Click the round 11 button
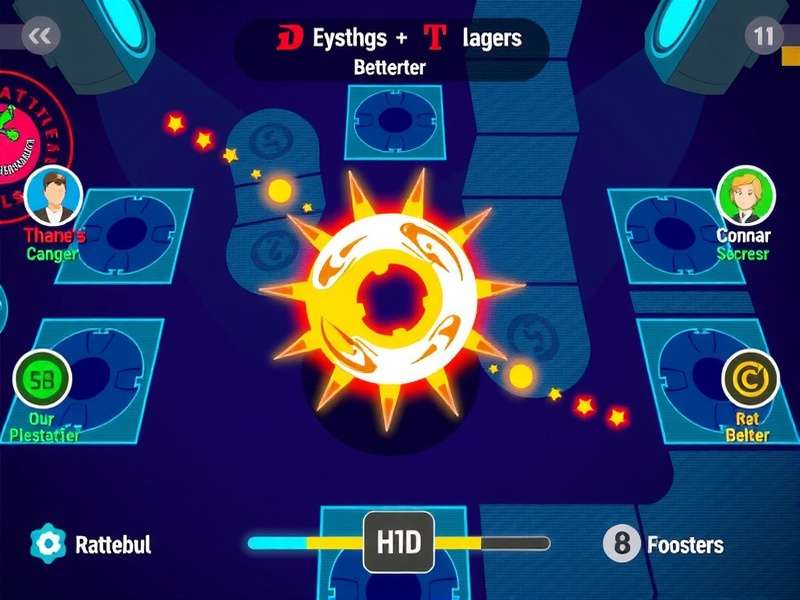Image resolution: width=800 pixels, height=600 pixels. [x=764, y=36]
